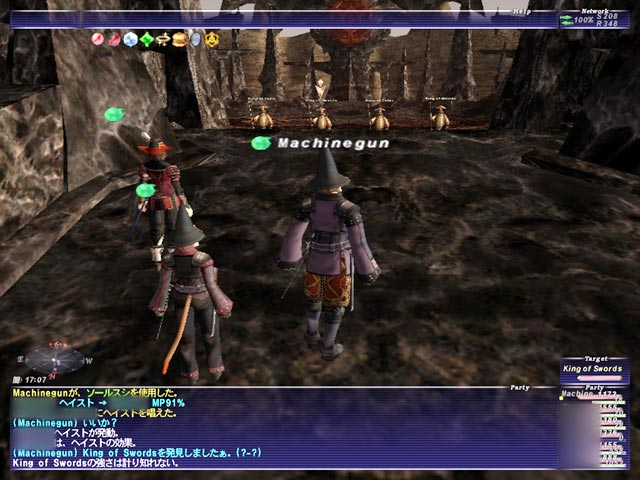The image size is (640, 480).
Task: Select the light blue crystal status icon
Action: point(130,39)
